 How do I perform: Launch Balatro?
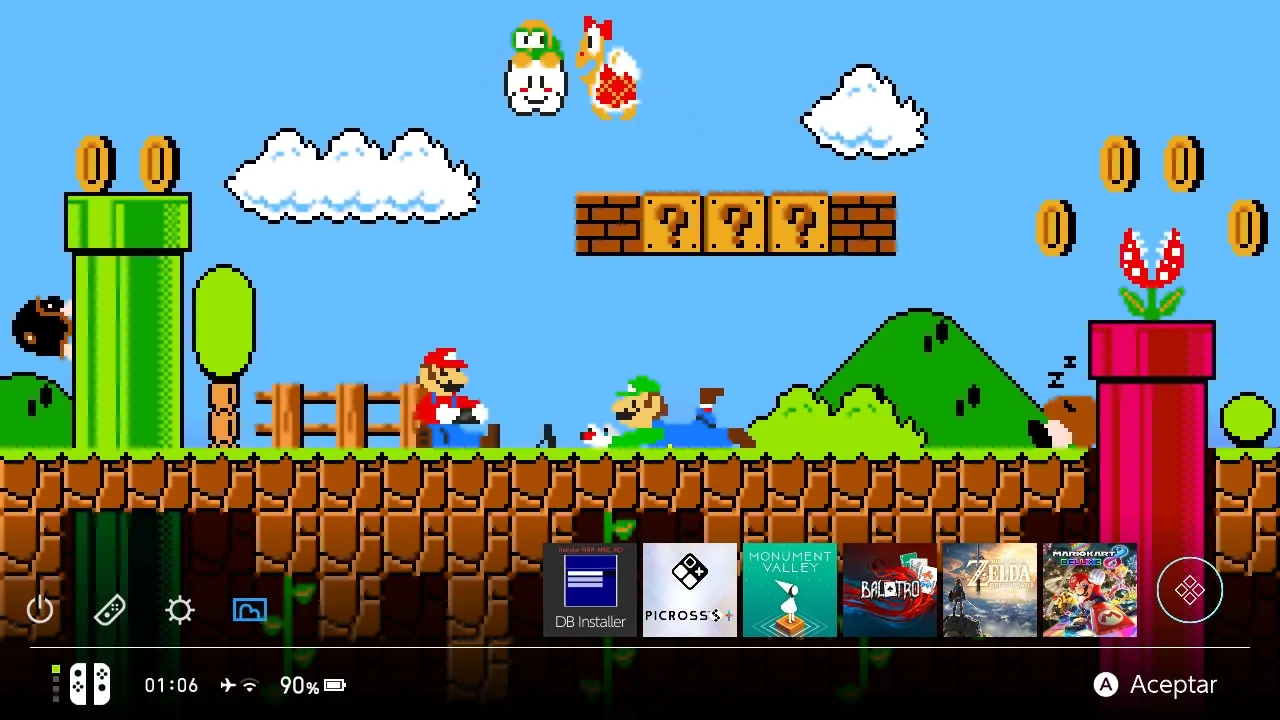(890, 590)
